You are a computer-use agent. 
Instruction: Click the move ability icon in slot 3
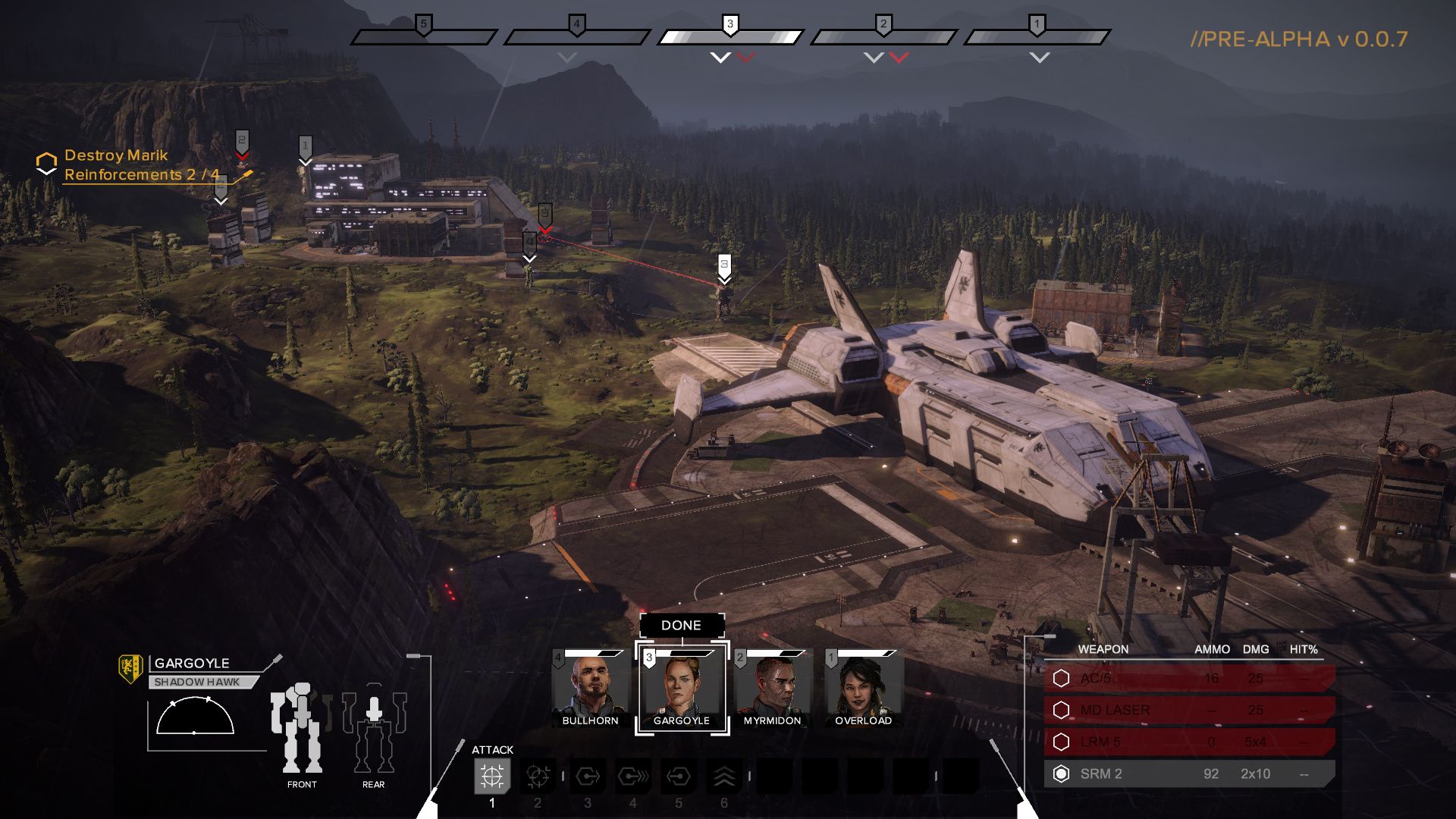click(x=588, y=777)
